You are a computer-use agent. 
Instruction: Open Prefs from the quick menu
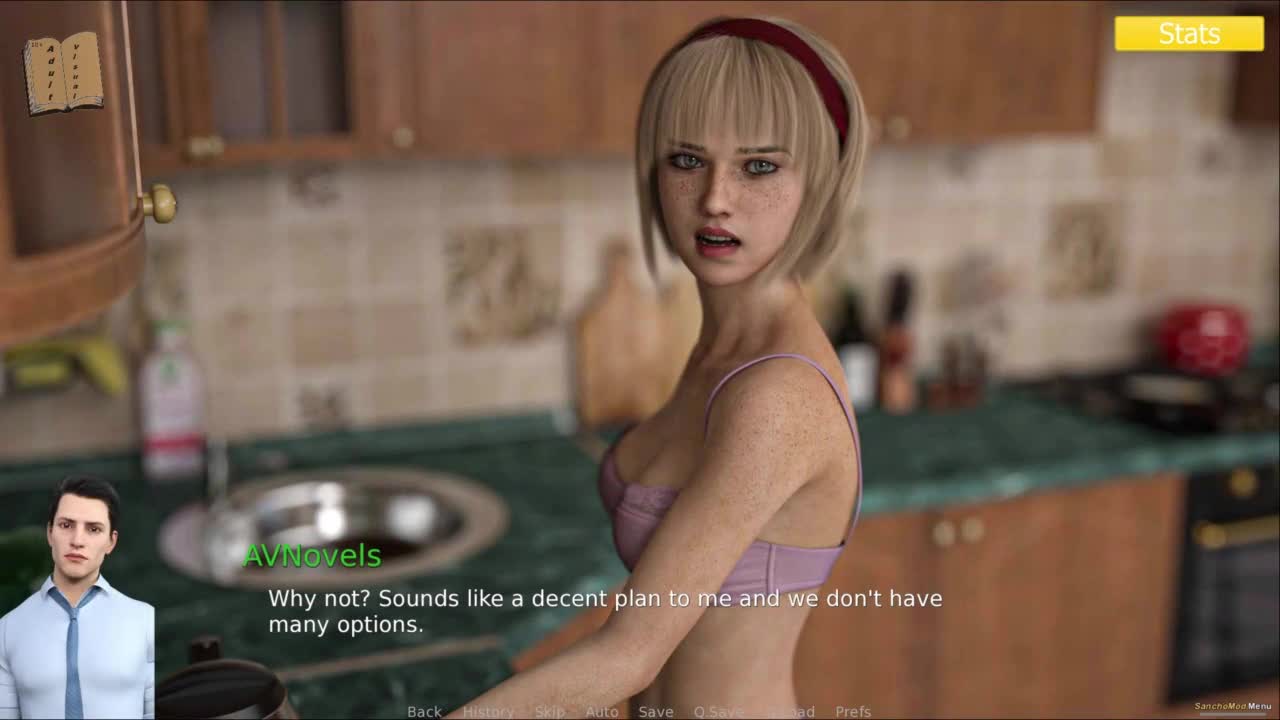(x=853, y=712)
